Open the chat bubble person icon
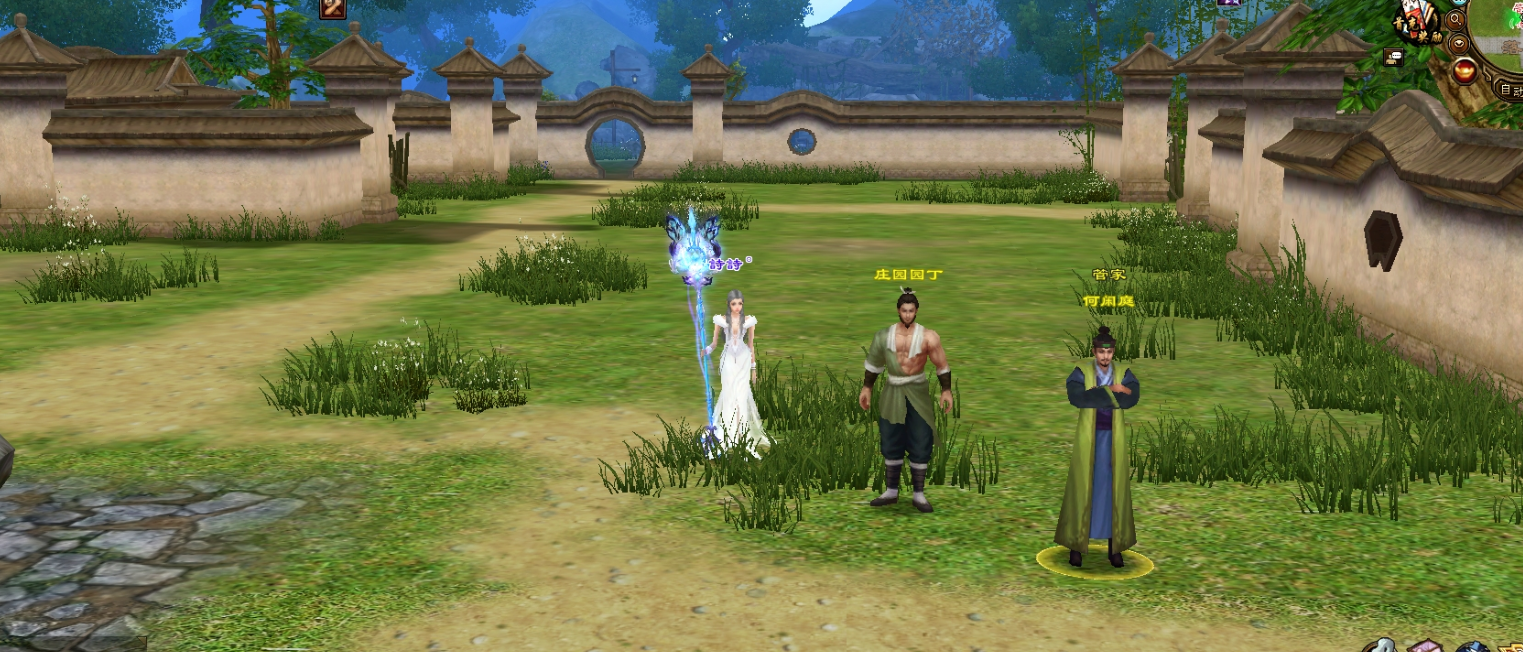1523x652 pixels. (x=1394, y=57)
